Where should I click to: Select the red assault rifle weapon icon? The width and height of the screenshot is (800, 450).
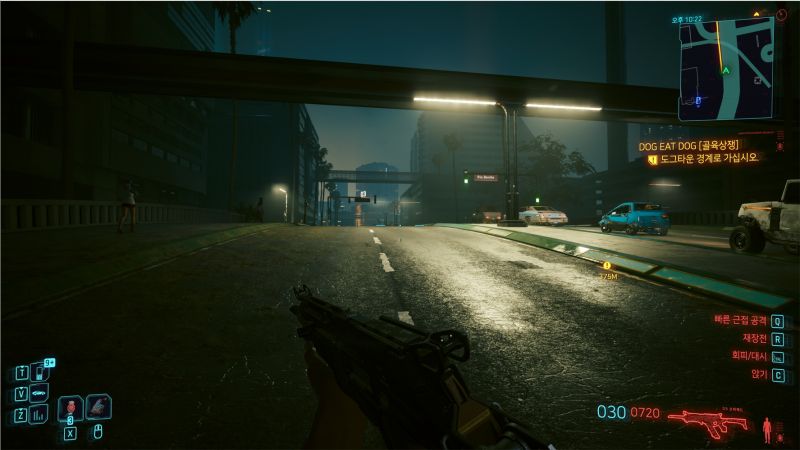(x=707, y=421)
